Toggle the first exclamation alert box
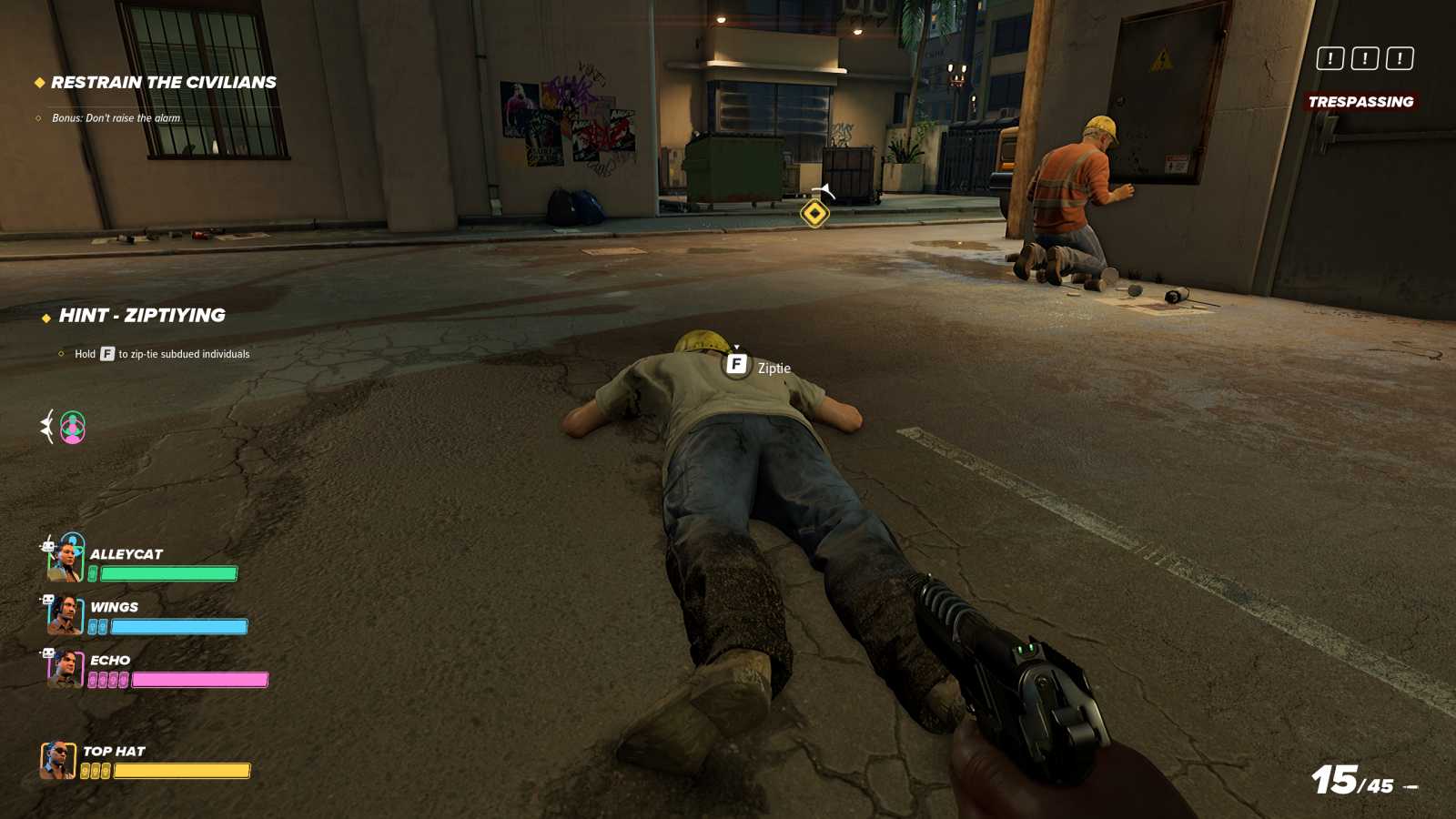Viewport: 1456px width, 819px height. click(1330, 59)
